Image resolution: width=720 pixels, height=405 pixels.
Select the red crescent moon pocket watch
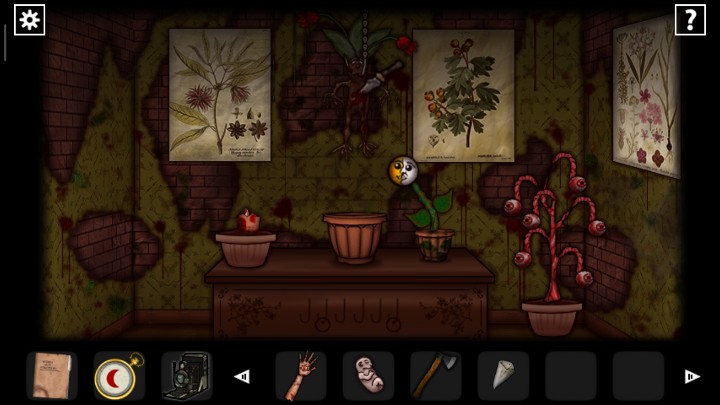[x=119, y=376]
